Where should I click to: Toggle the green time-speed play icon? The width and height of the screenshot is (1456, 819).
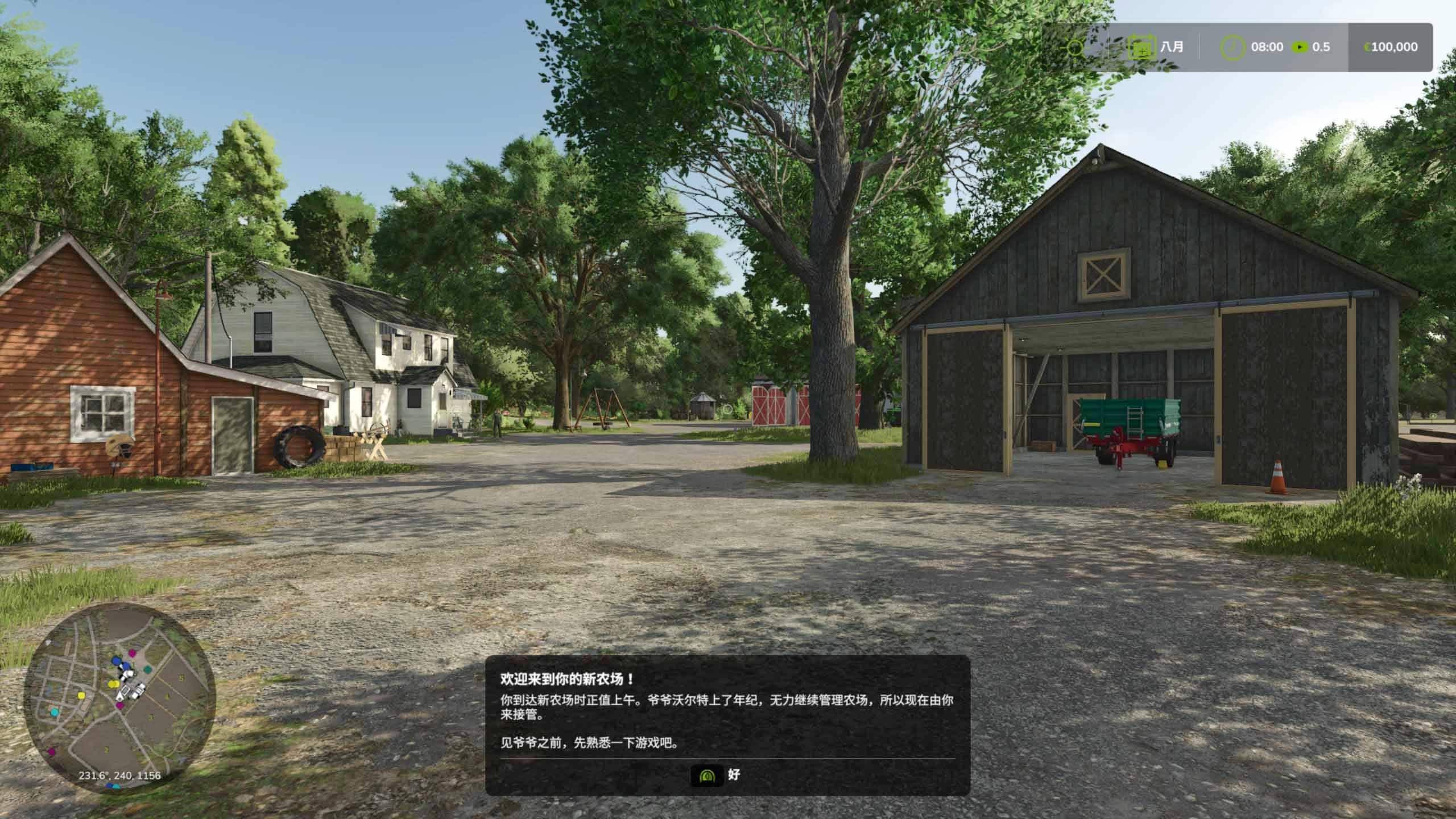click(x=1300, y=47)
